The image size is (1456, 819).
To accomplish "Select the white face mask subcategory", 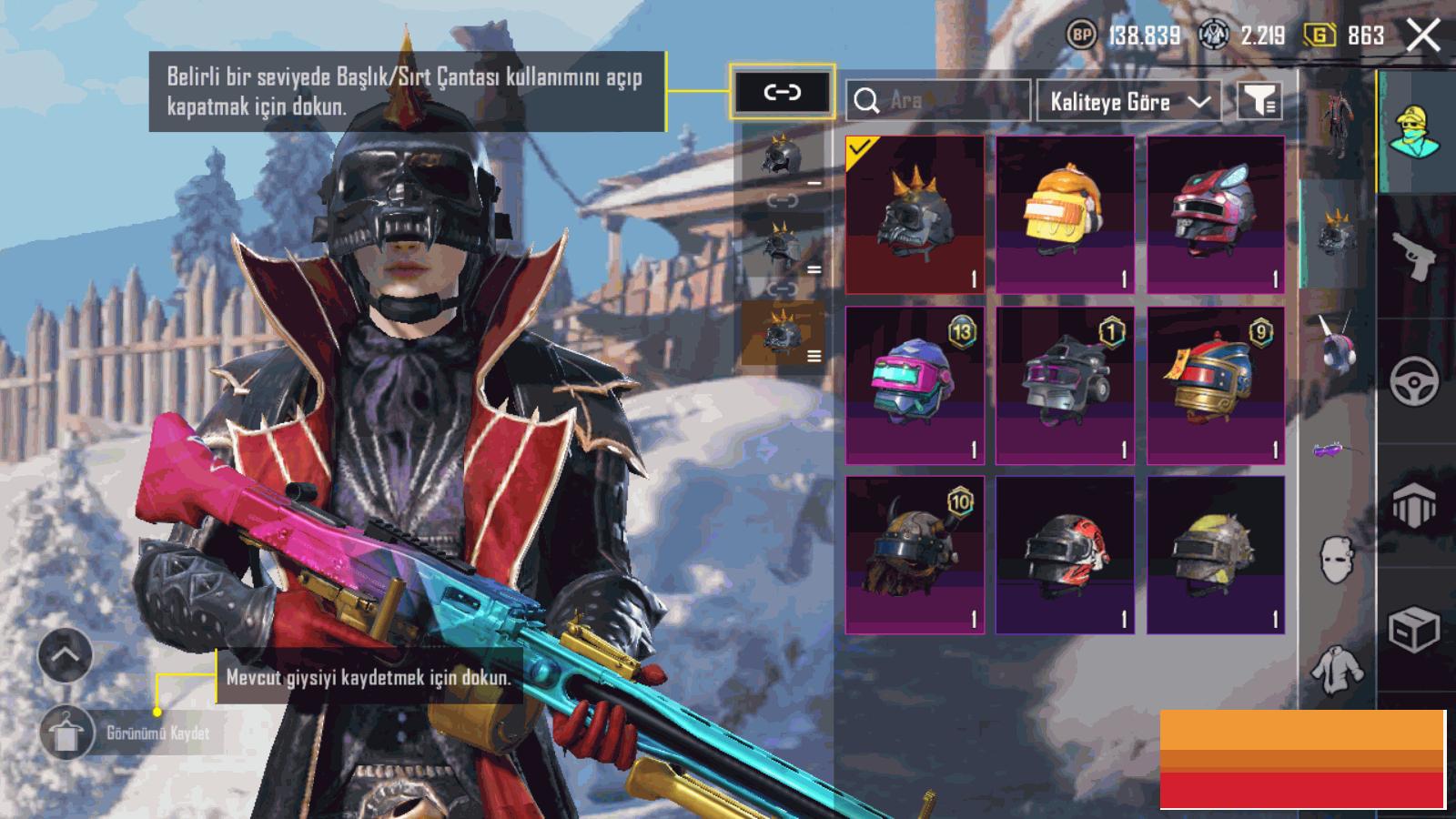I will pos(1336,558).
